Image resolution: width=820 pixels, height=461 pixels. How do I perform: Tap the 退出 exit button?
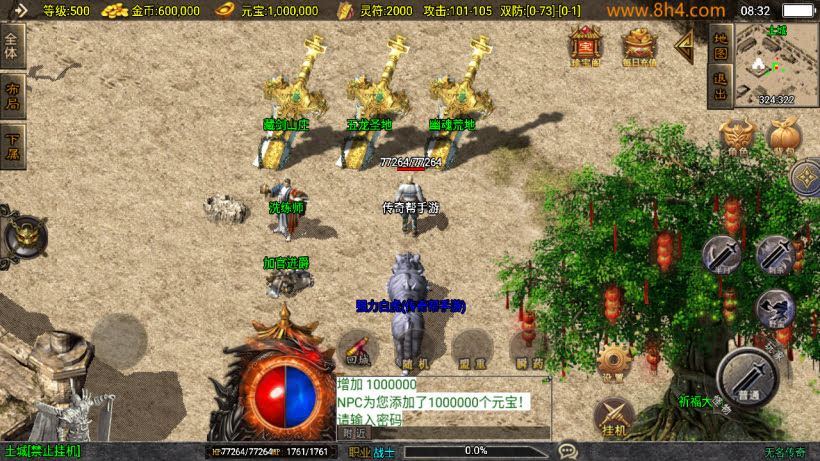pos(720,87)
